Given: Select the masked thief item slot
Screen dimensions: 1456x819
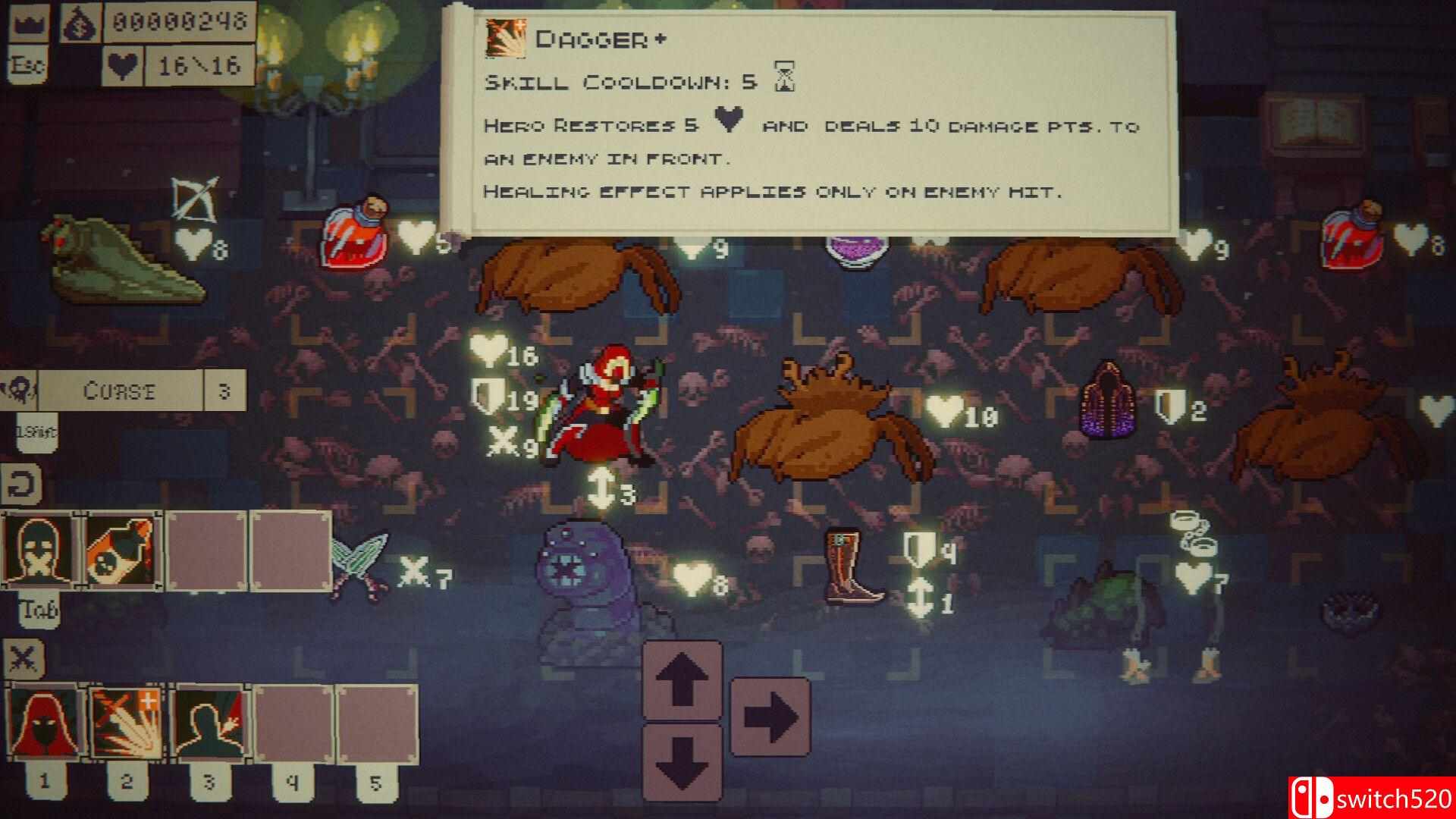Looking at the screenshot, I should [x=42, y=548].
